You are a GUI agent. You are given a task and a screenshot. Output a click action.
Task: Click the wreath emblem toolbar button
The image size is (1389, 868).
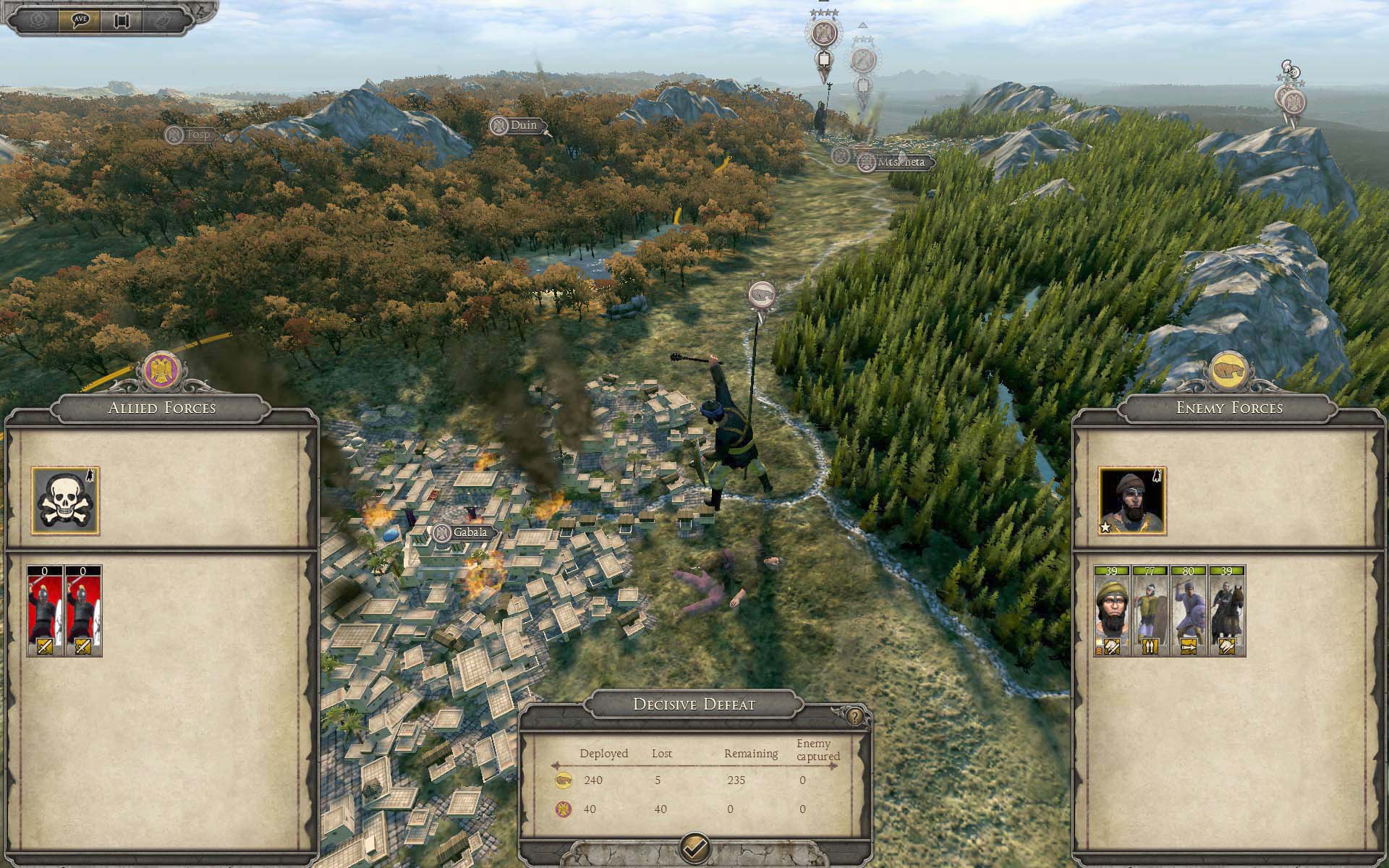point(39,20)
